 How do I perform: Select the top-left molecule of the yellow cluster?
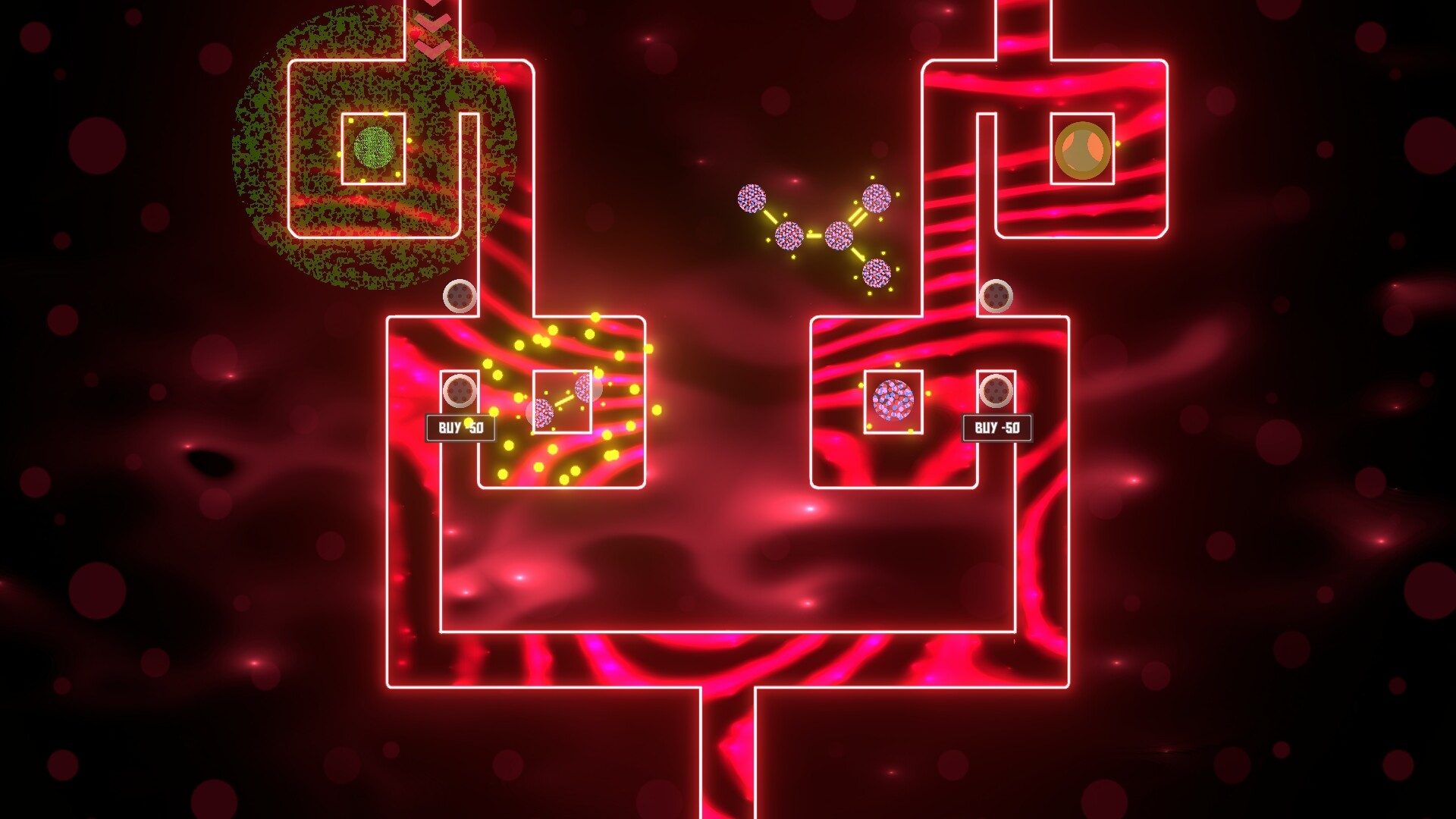pos(752,199)
